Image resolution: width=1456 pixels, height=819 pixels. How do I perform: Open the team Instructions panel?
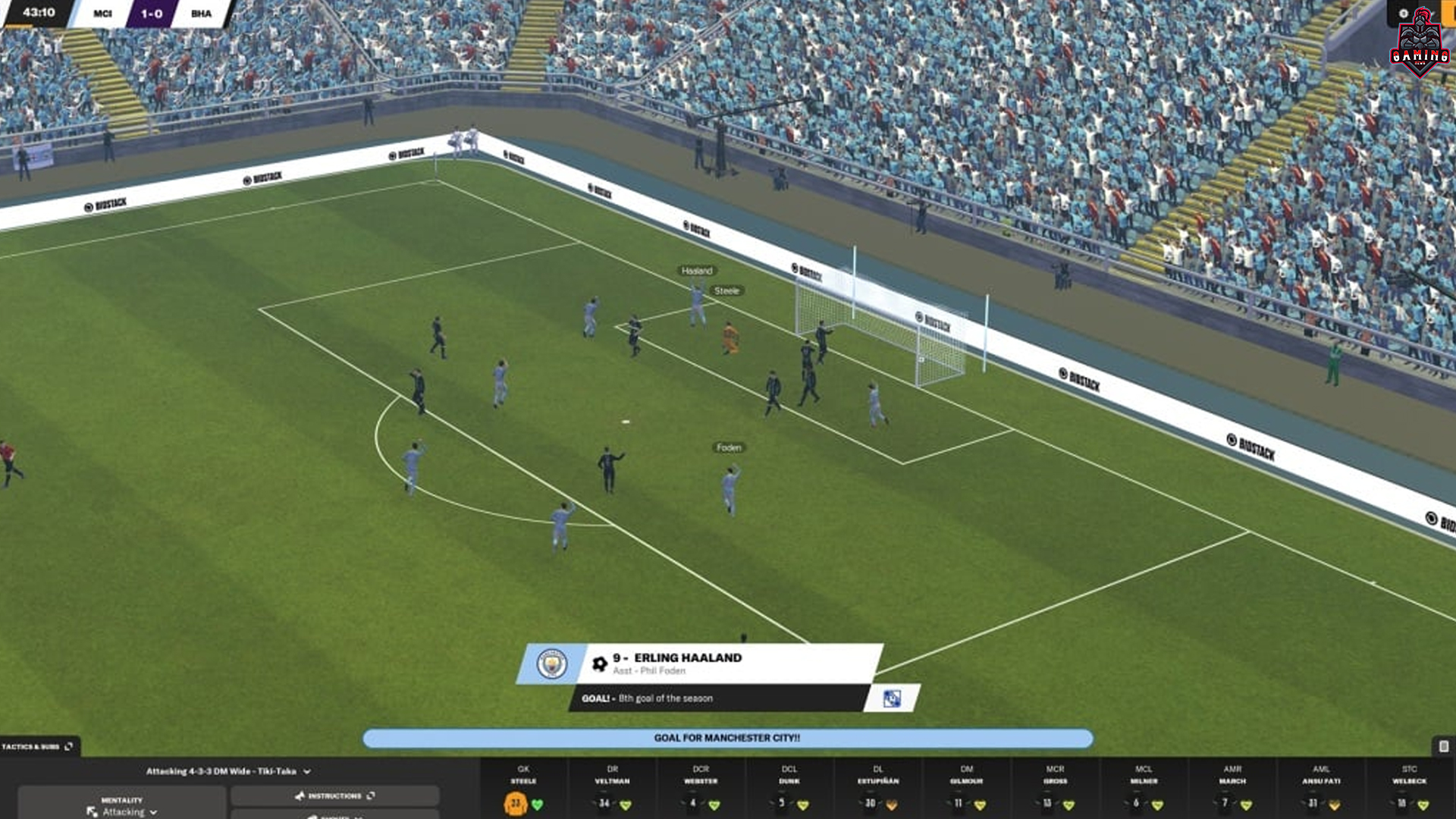click(x=334, y=795)
